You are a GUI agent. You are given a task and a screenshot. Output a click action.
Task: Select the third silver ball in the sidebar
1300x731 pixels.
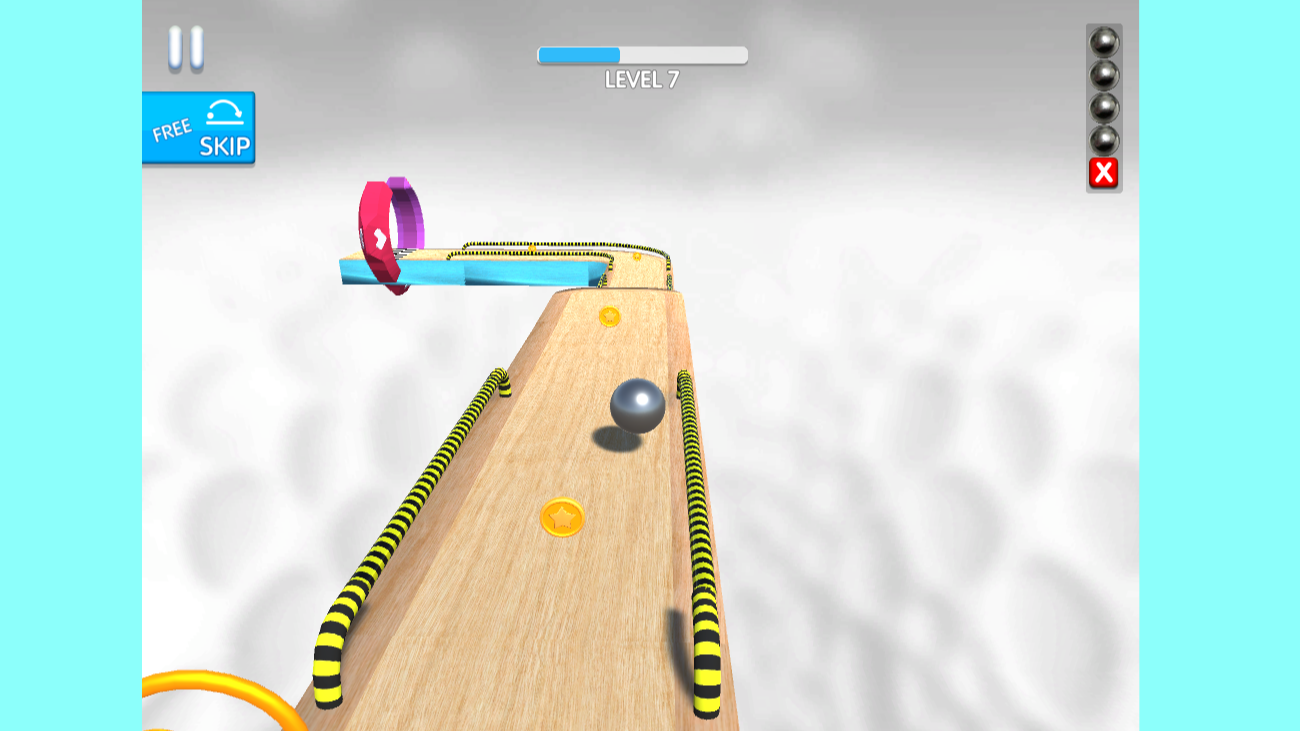[1104, 108]
